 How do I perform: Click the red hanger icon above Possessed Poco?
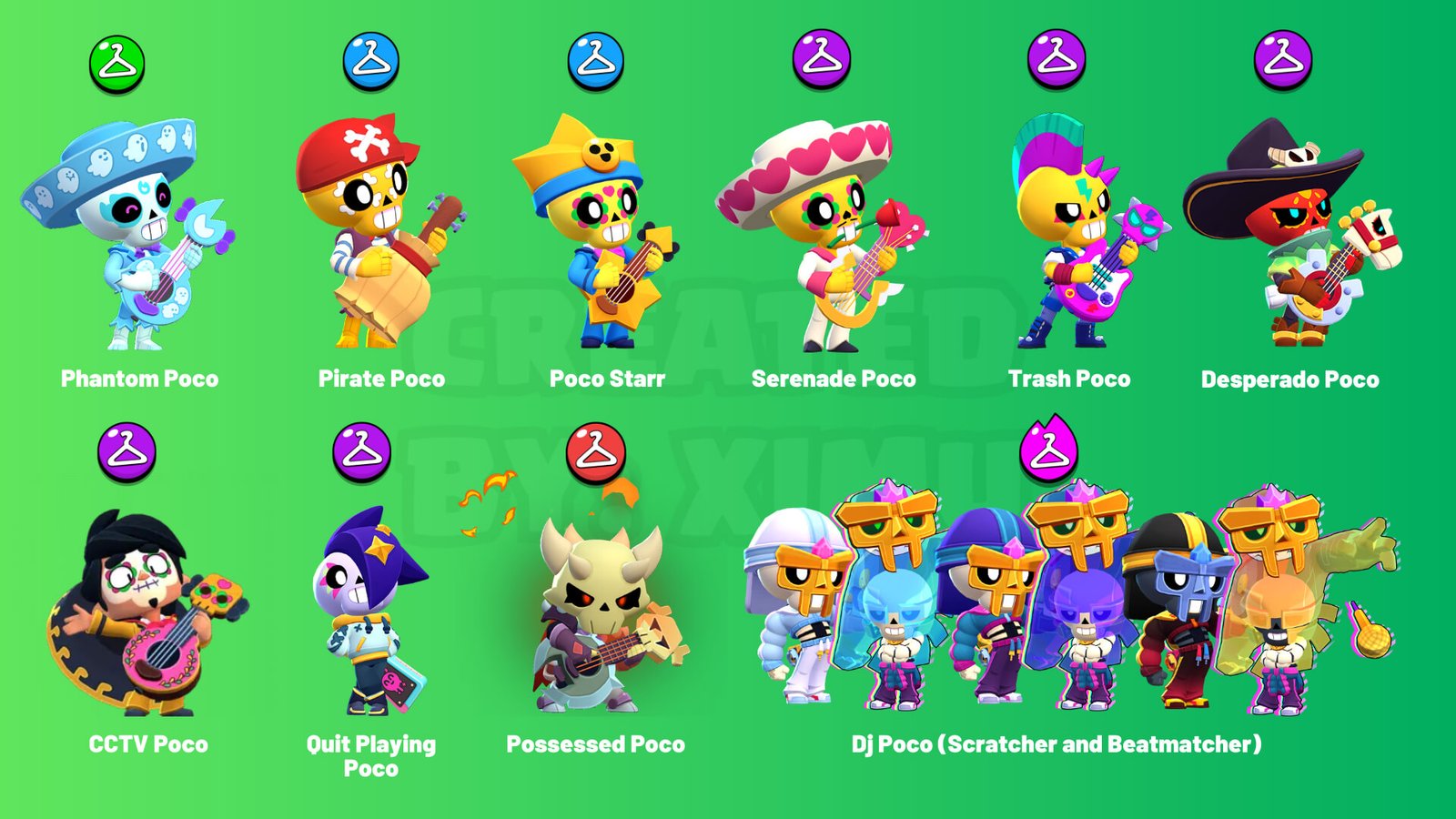tap(595, 451)
